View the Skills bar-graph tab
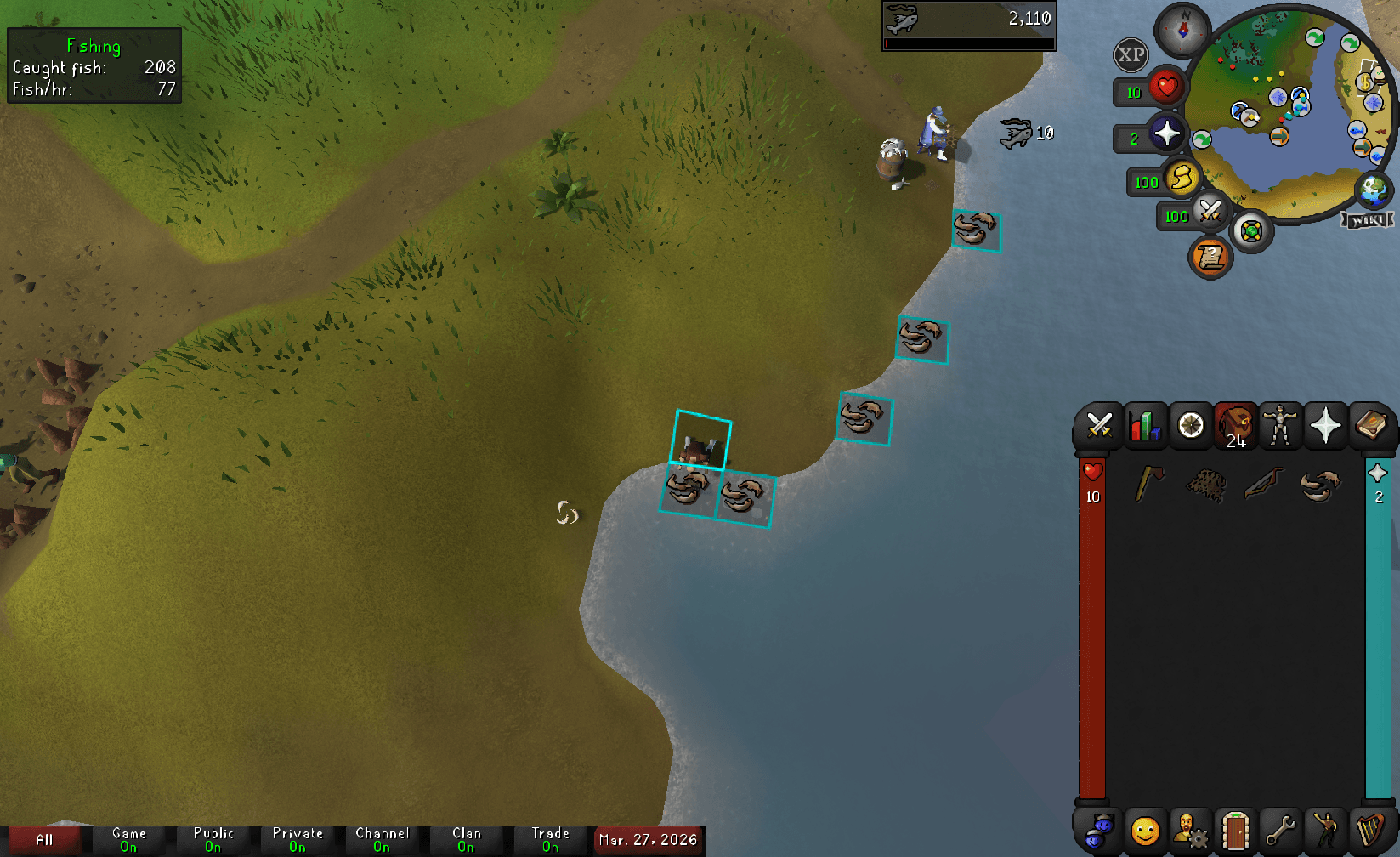 1145,426
